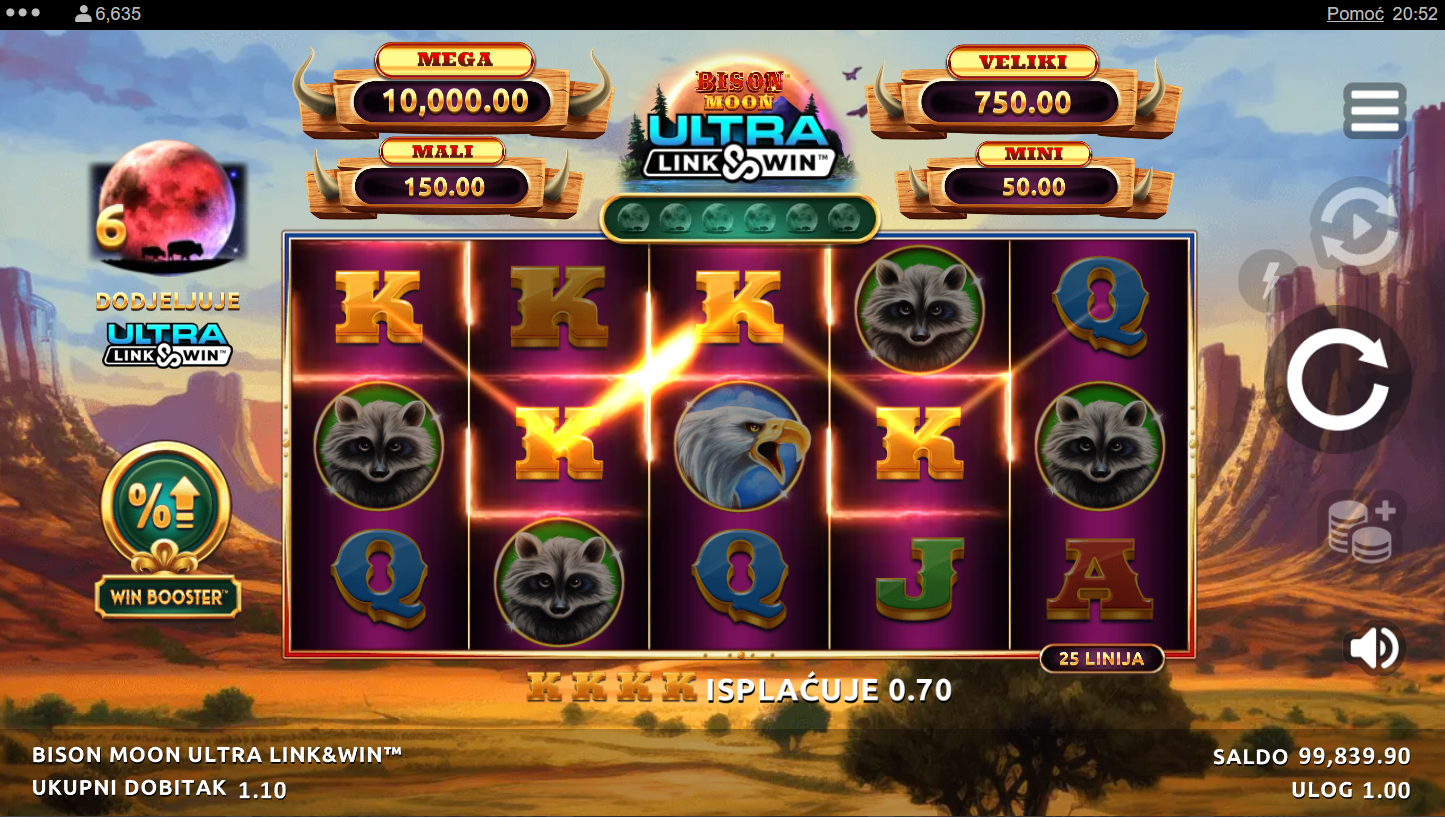Screen dimensions: 1445x817
Task: Mute the game sound with the speaker icon
Action: pyautogui.click(x=1374, y=649)
